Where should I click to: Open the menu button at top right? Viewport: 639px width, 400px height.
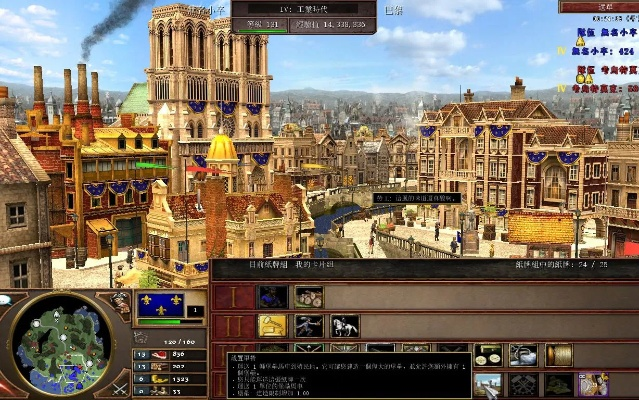(598, 6)
